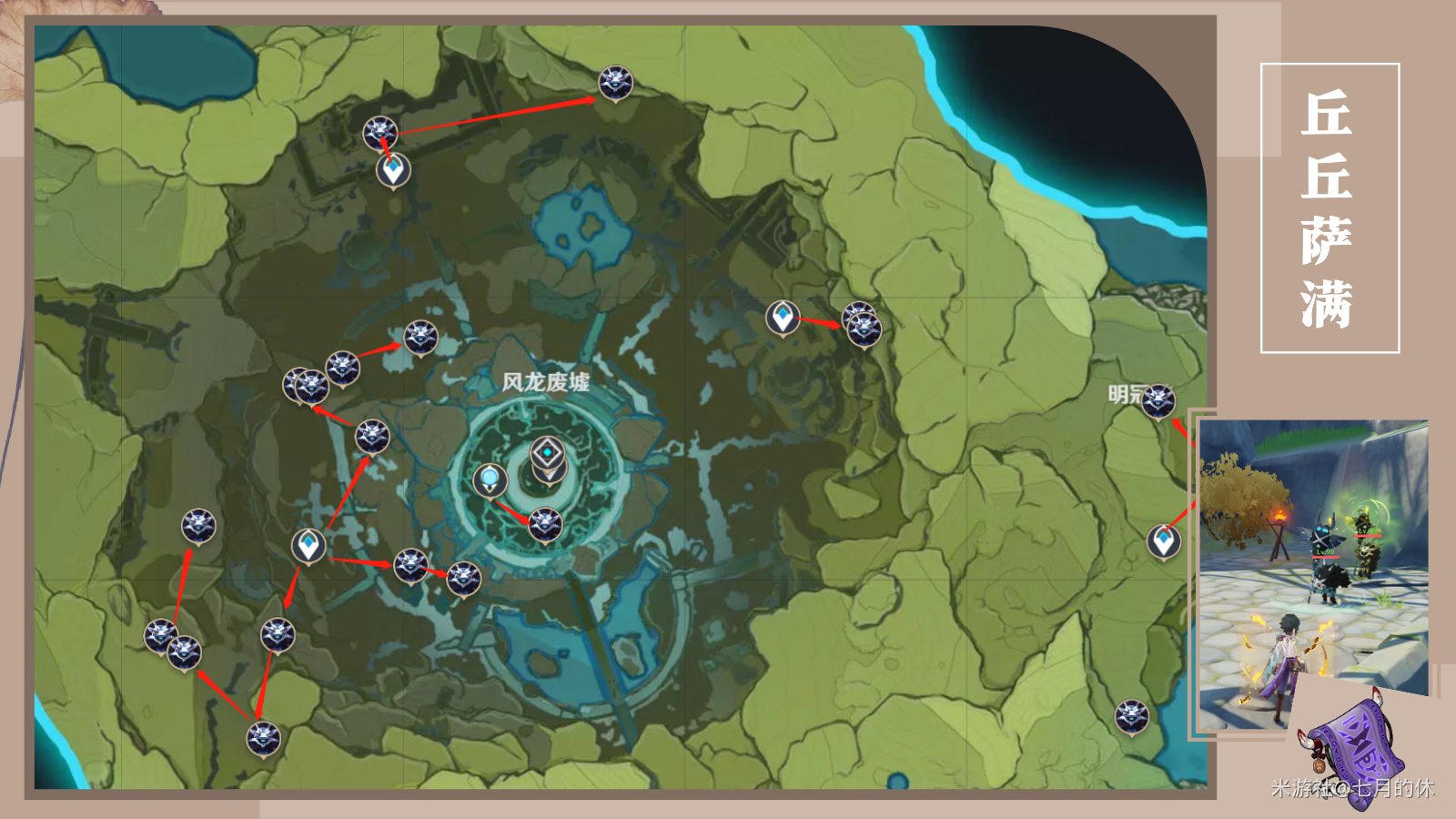Image resolution: width=1456 pixels, height=819 pixels.
Task: Select the 丘丘萨满 title panel
Action: point(1329,207)
